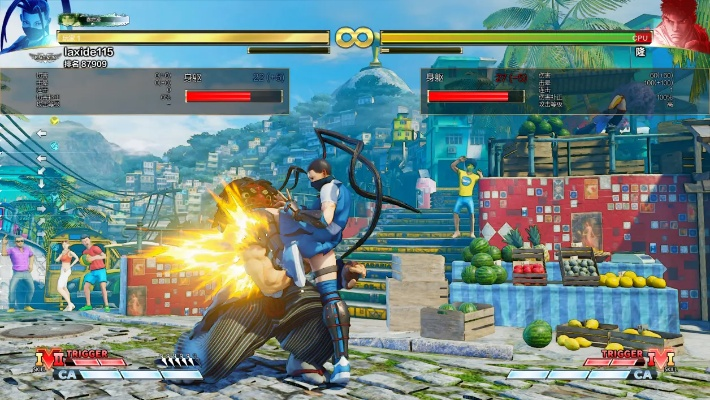Click the blue-haired player character portrait
Viewport: 710px width, 400px height.
tap(27, 27)
